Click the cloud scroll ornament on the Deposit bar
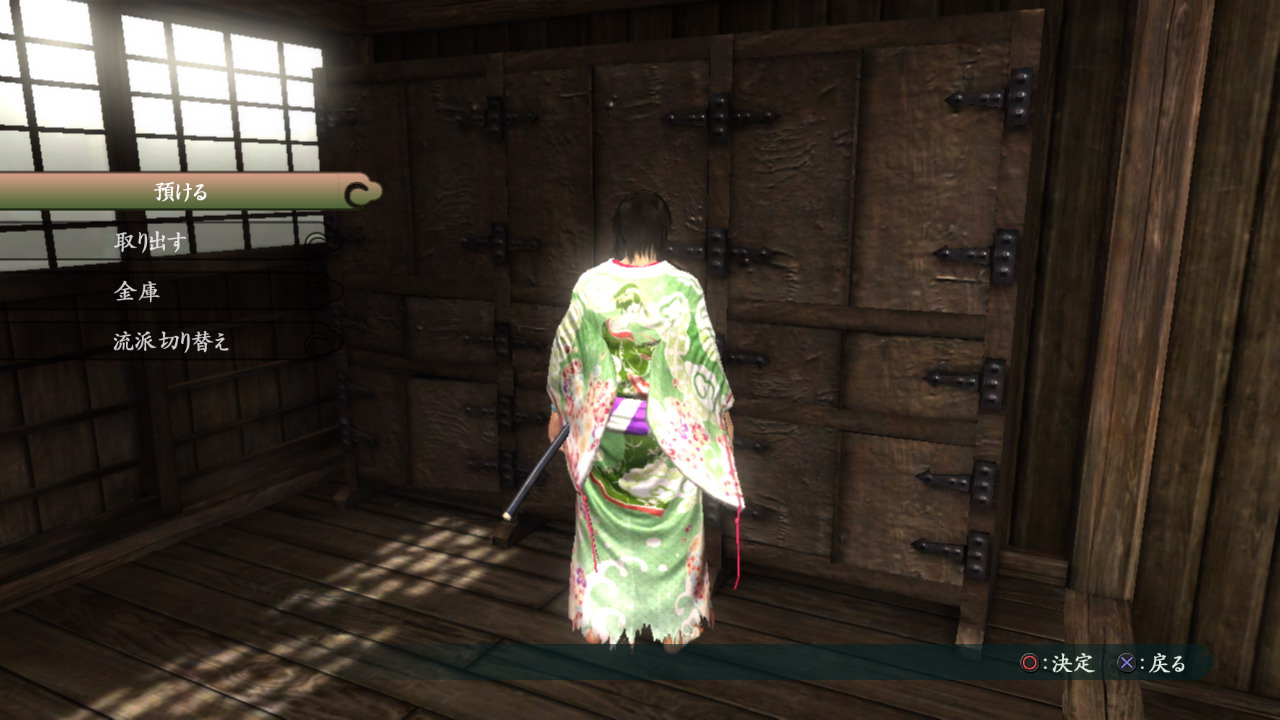This screenshot has width=1280, height=720. pos(360,191)
